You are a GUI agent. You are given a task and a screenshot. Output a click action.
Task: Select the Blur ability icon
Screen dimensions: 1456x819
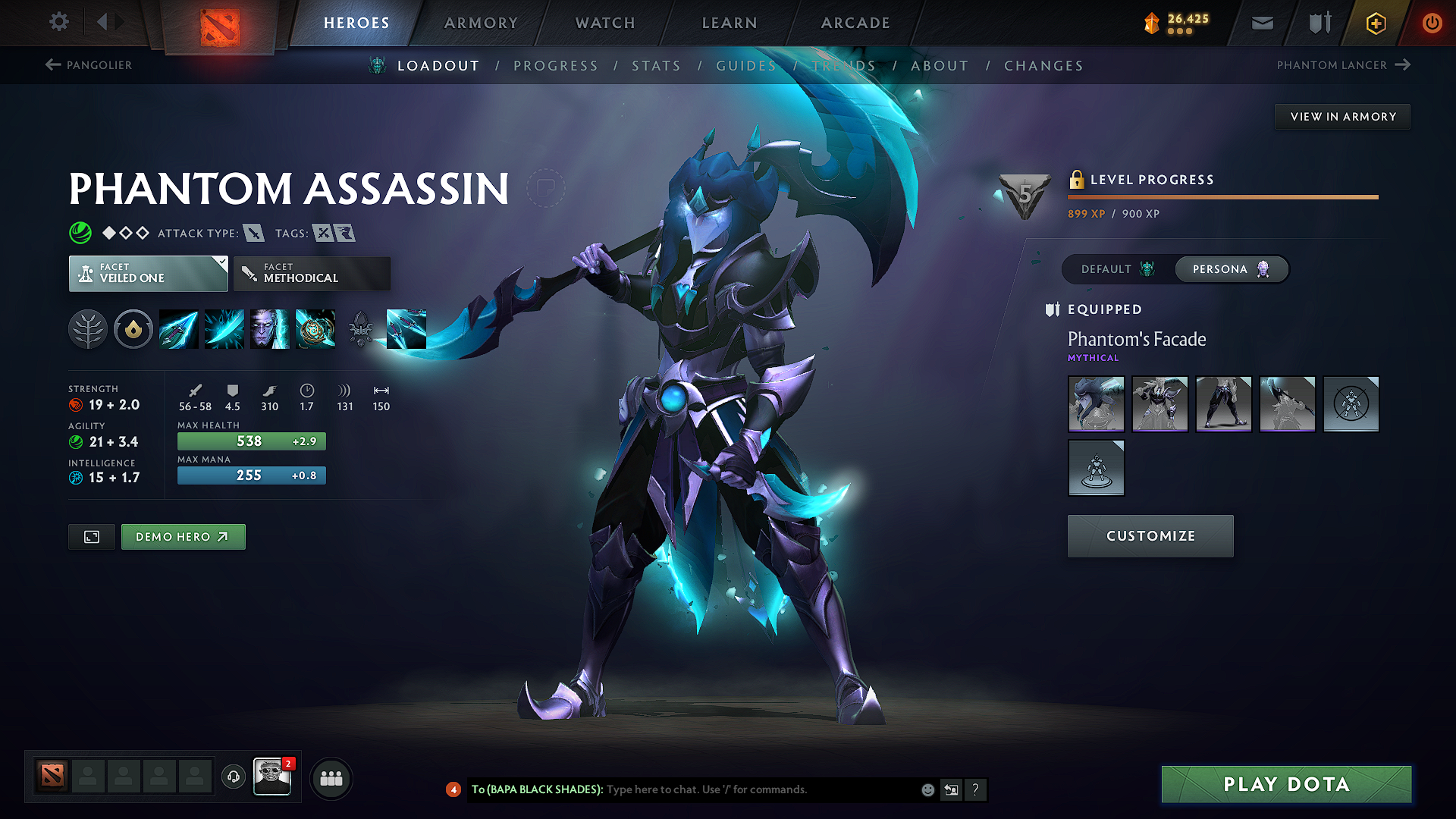[x=270, y=329]
